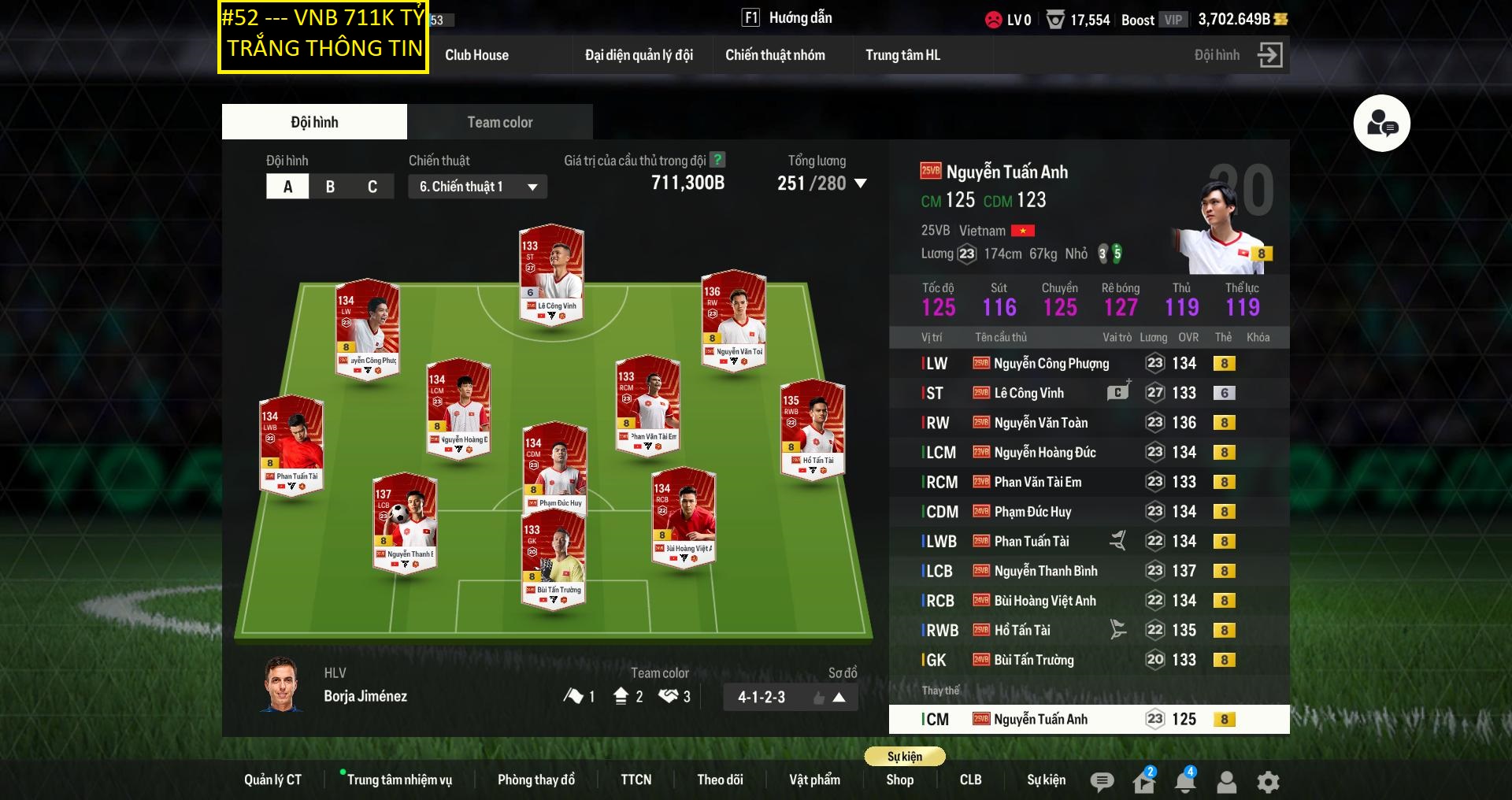The width and height of the screenshot is (1512, 800).
Task: Switch to the Team color tab
Action: click(x=499, y=122)
